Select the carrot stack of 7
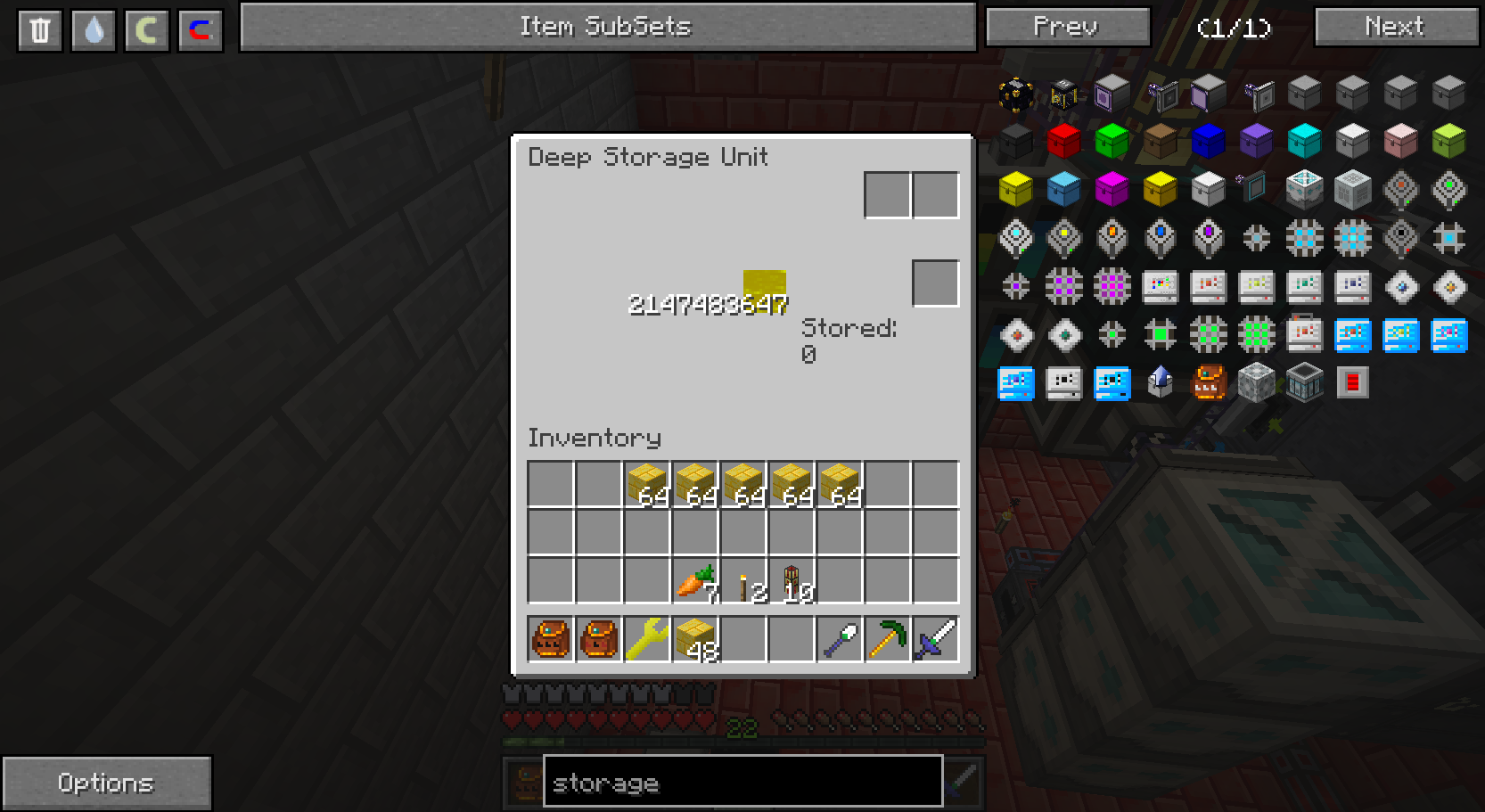This screenshot has width=1485, height=812. 695,581
